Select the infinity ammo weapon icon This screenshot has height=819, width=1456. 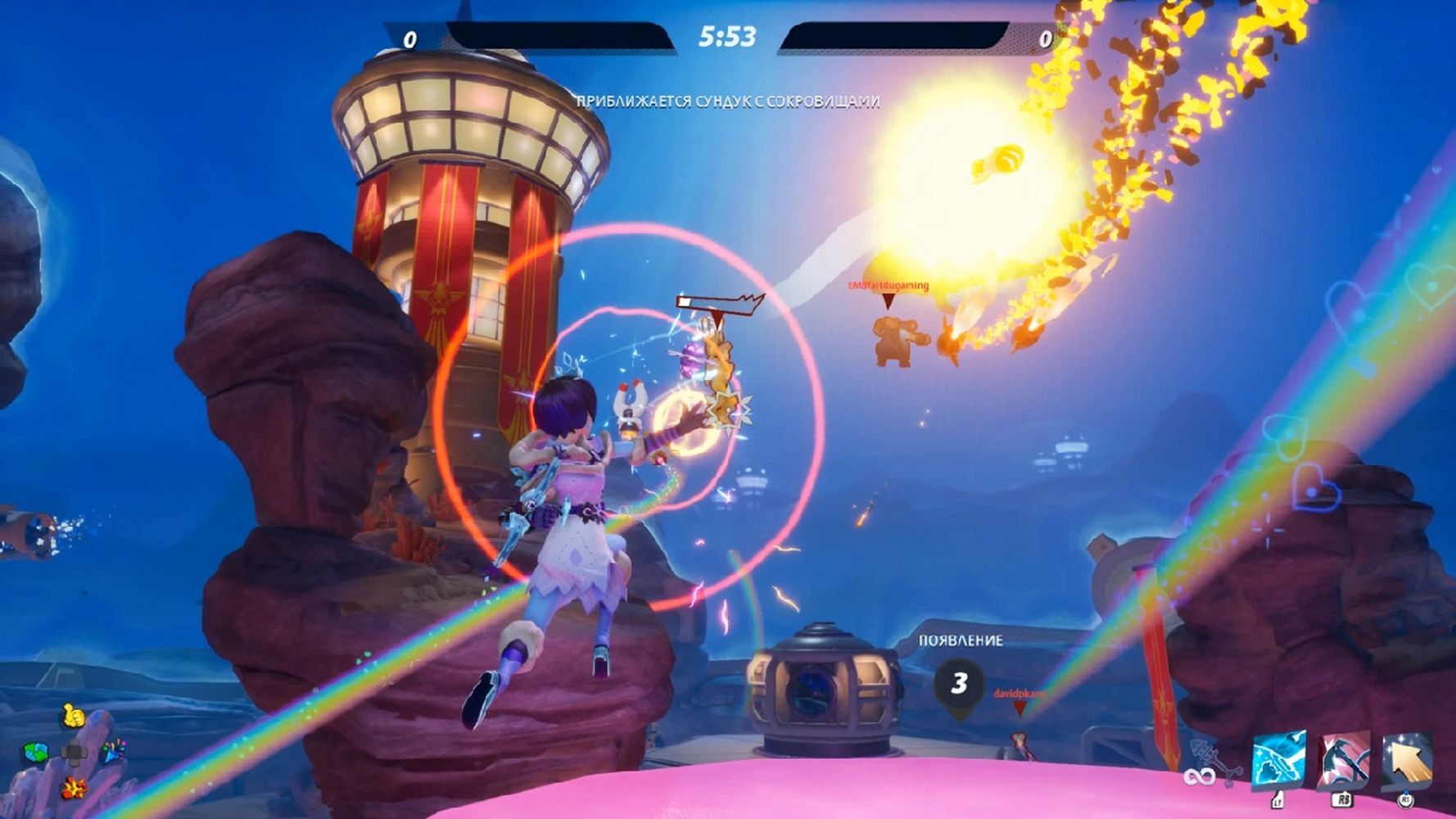(1205, 767)
